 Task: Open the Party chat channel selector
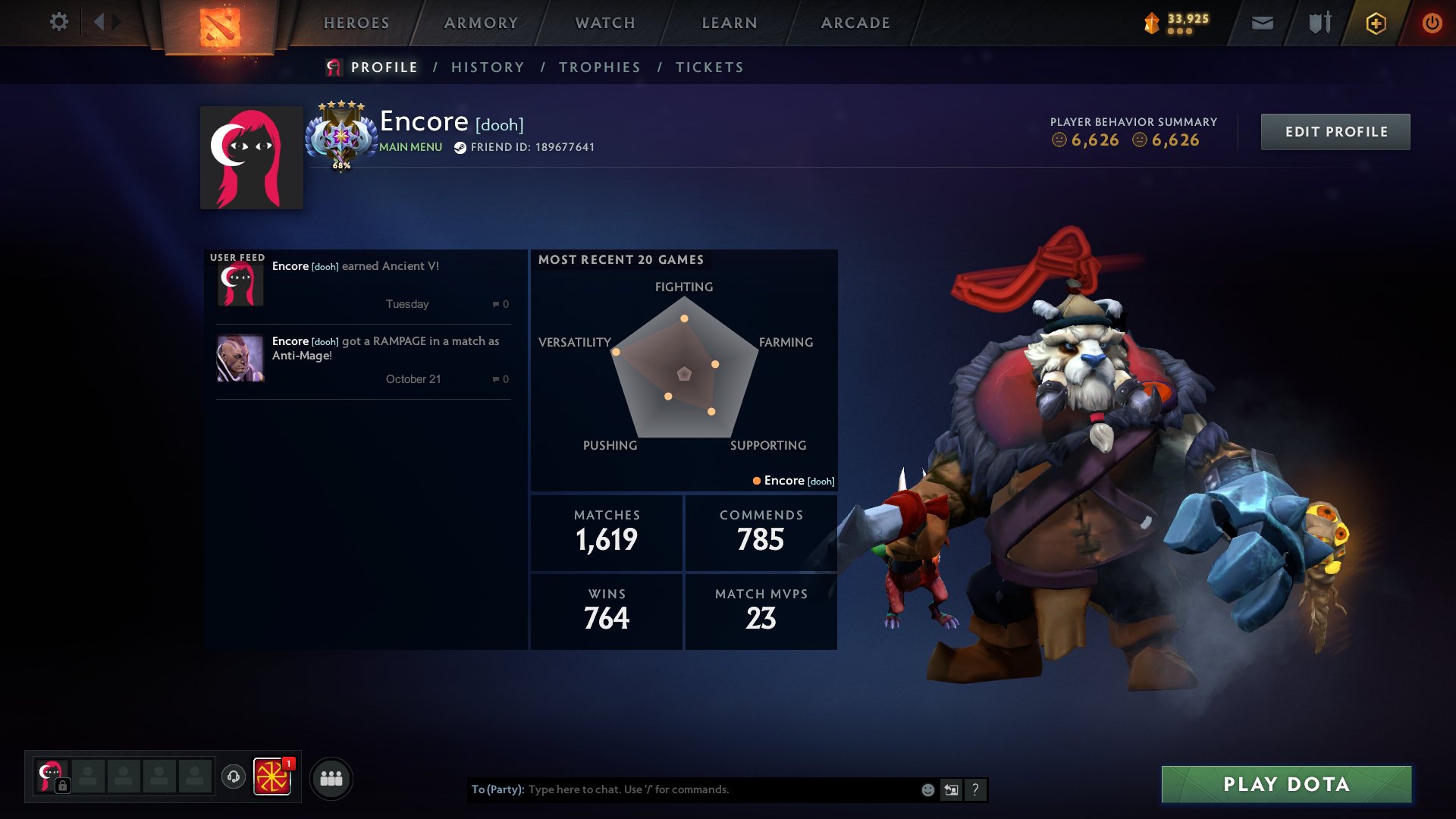coord(497,789)
